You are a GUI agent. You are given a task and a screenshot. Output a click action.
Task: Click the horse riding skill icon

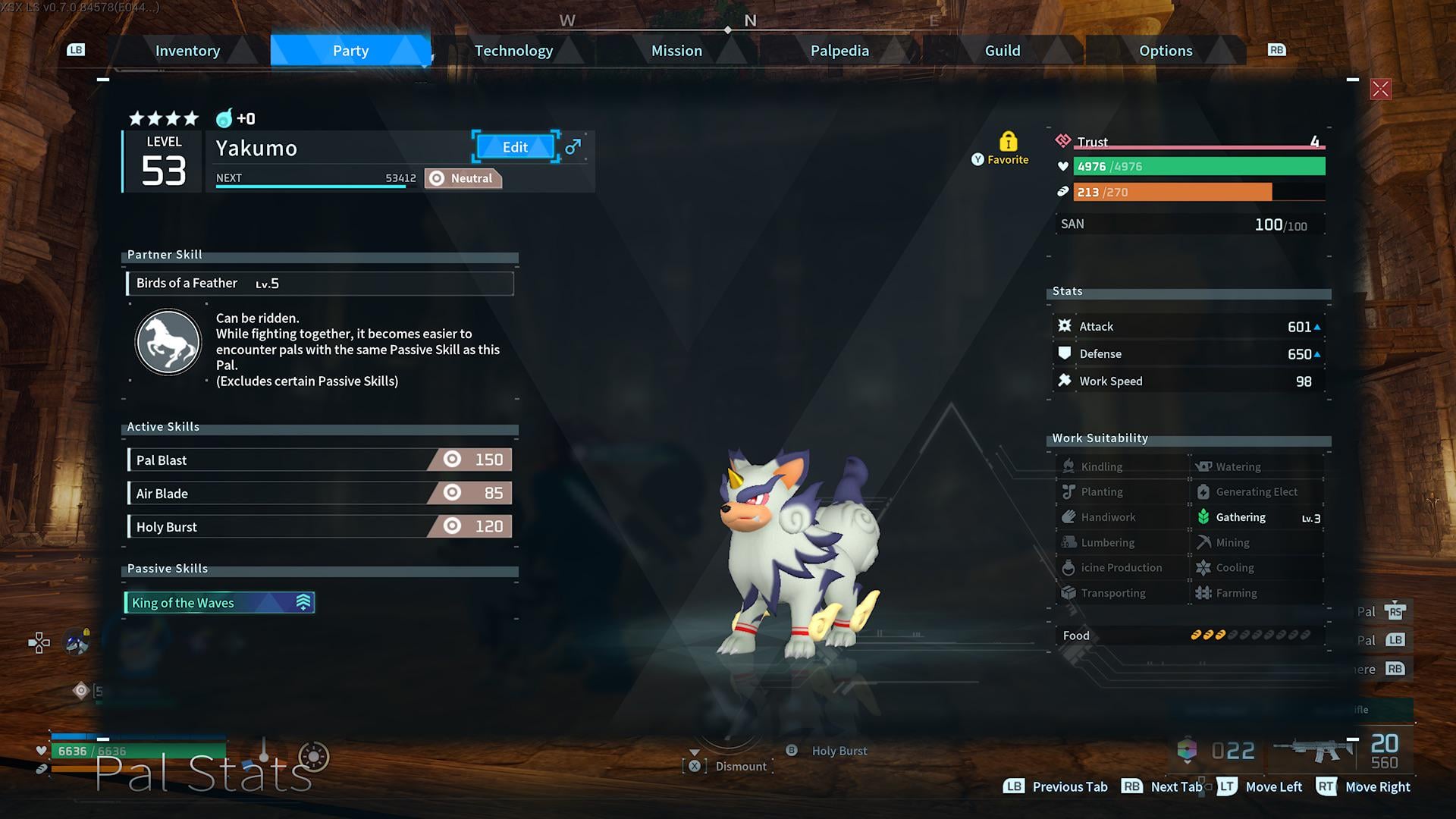(x=168, y=342)
